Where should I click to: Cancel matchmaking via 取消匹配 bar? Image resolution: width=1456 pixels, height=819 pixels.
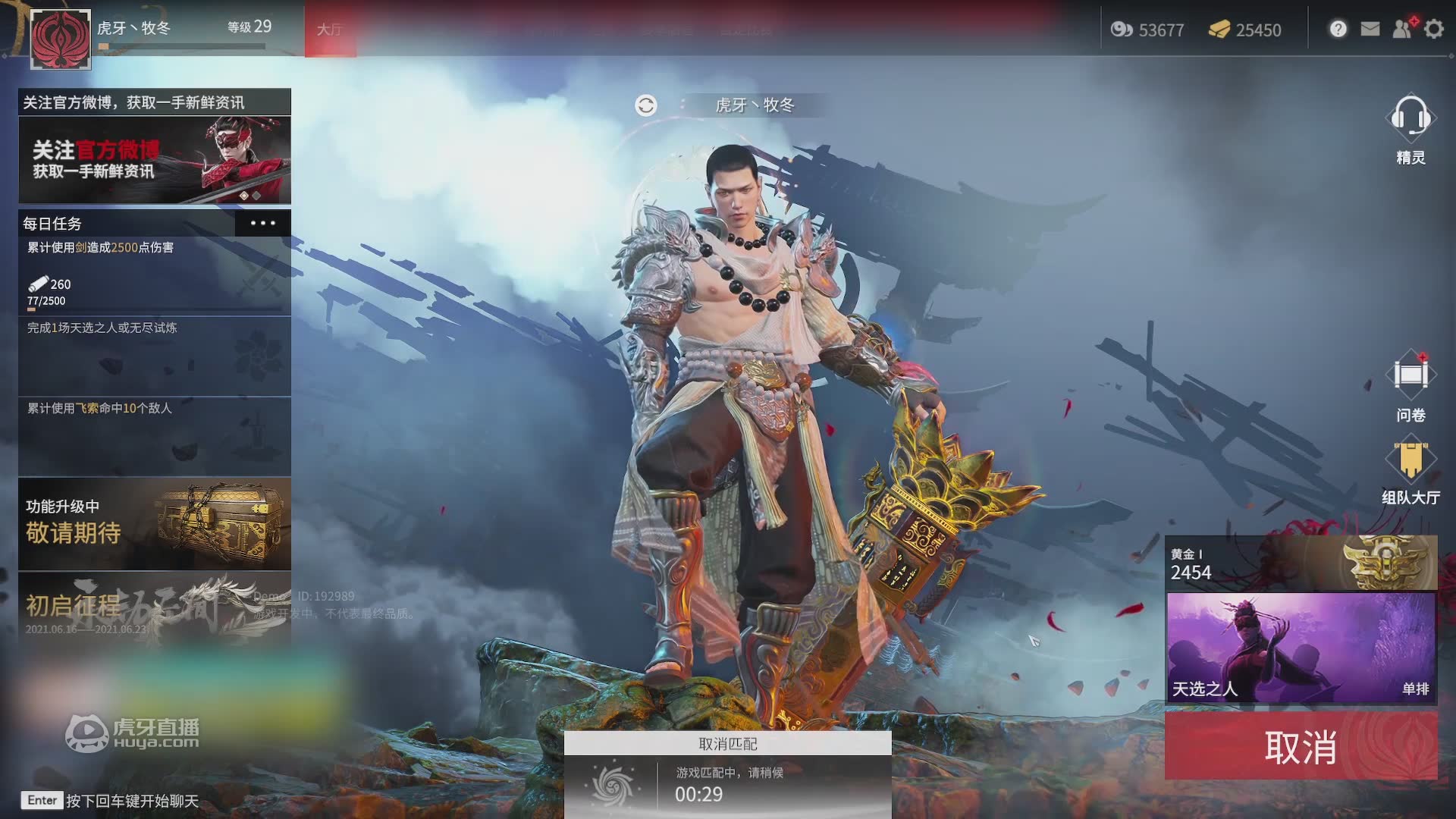pos(727,744)
